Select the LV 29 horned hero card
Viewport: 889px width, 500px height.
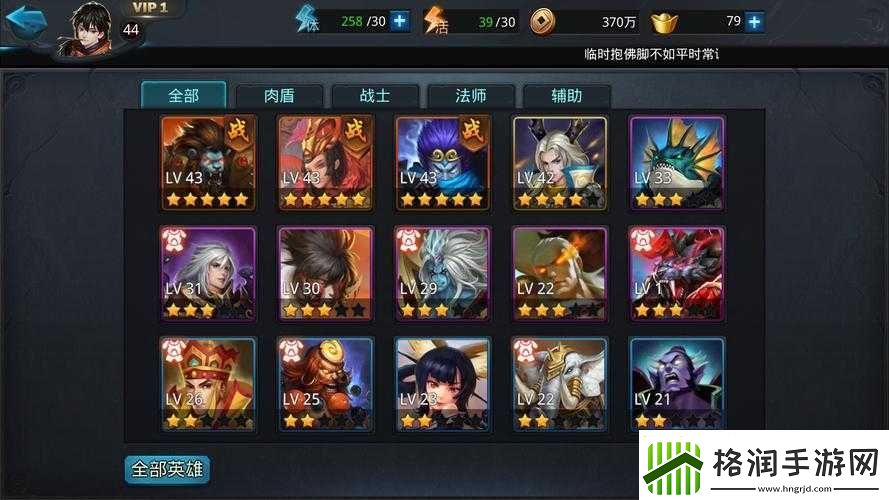pos(442,274)
